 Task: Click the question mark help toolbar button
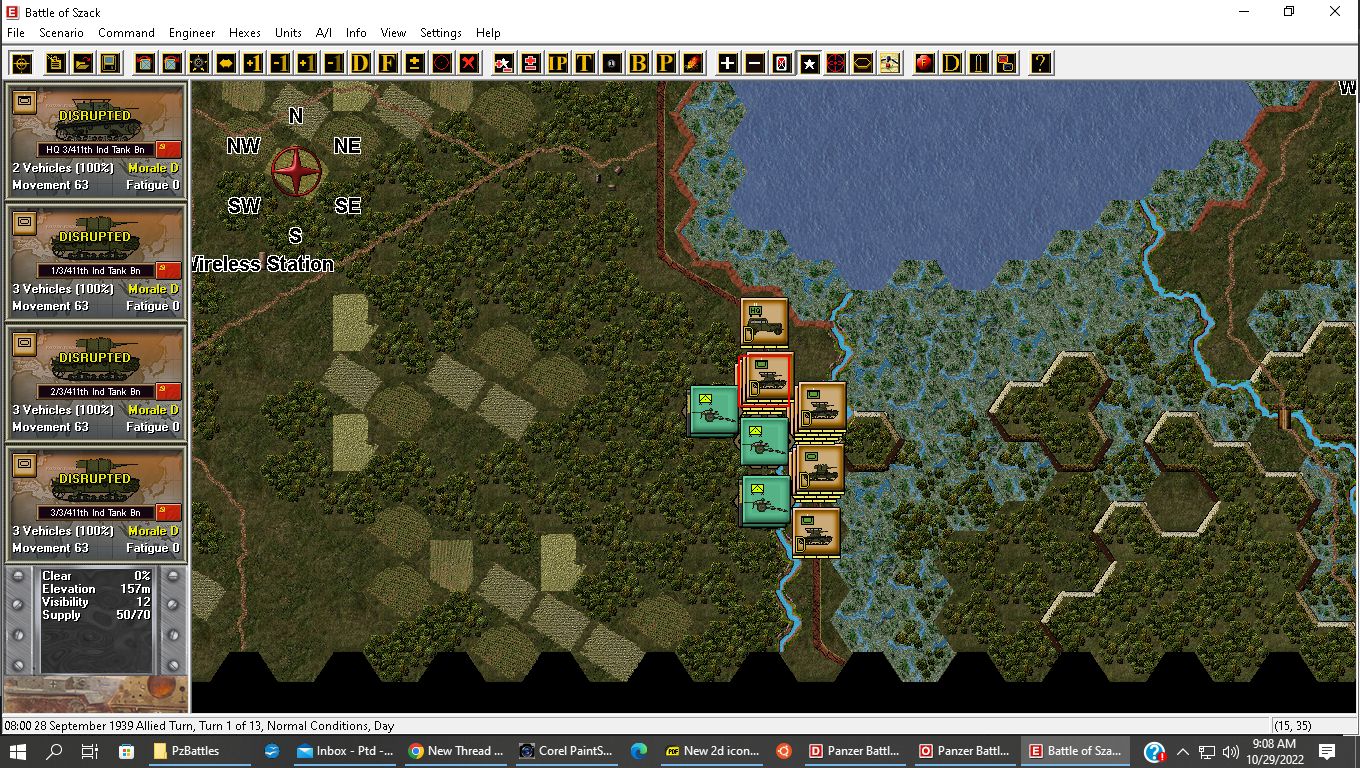[1041, 64]
